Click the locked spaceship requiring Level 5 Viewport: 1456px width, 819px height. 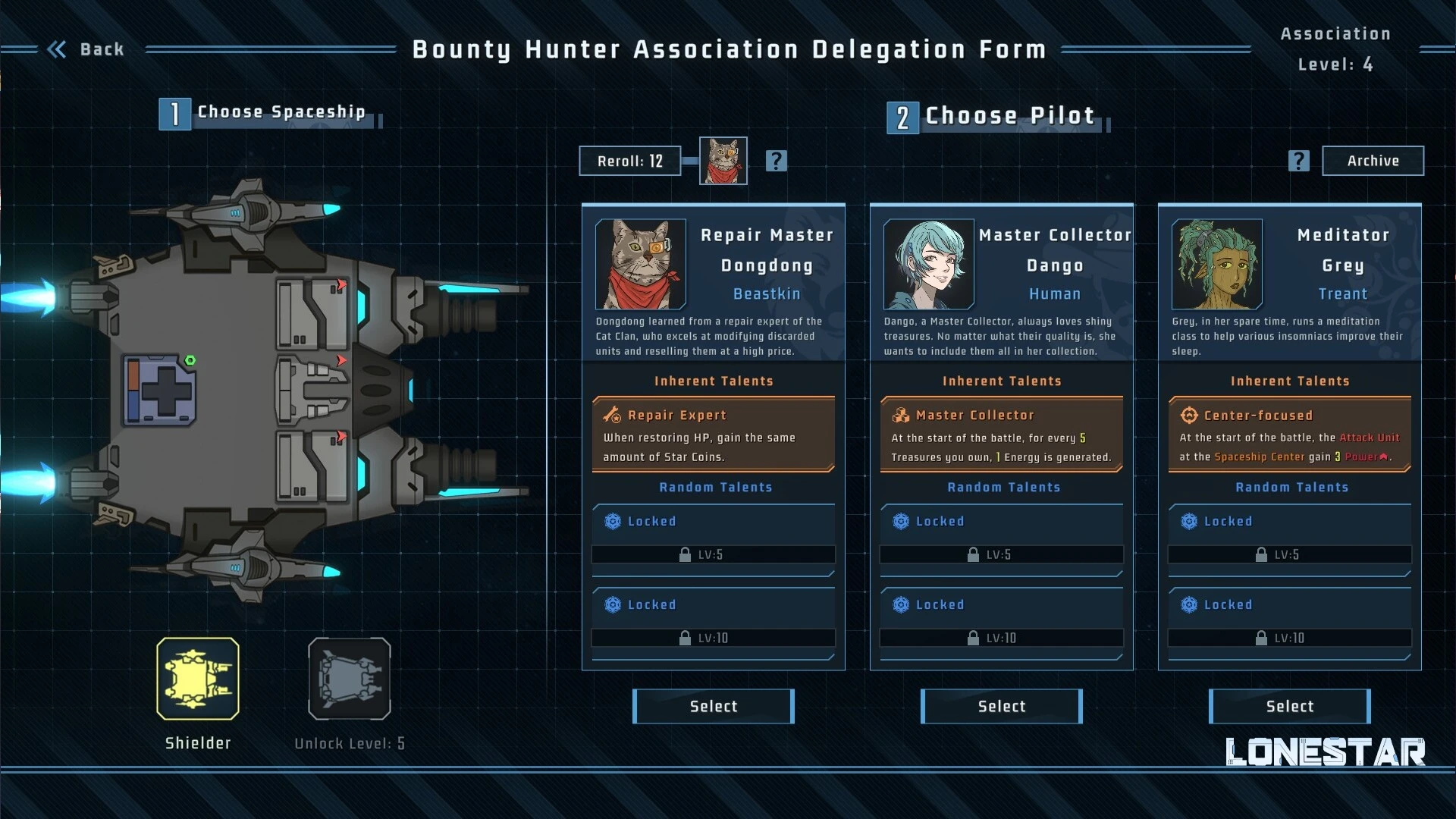(x=350, y=679)
